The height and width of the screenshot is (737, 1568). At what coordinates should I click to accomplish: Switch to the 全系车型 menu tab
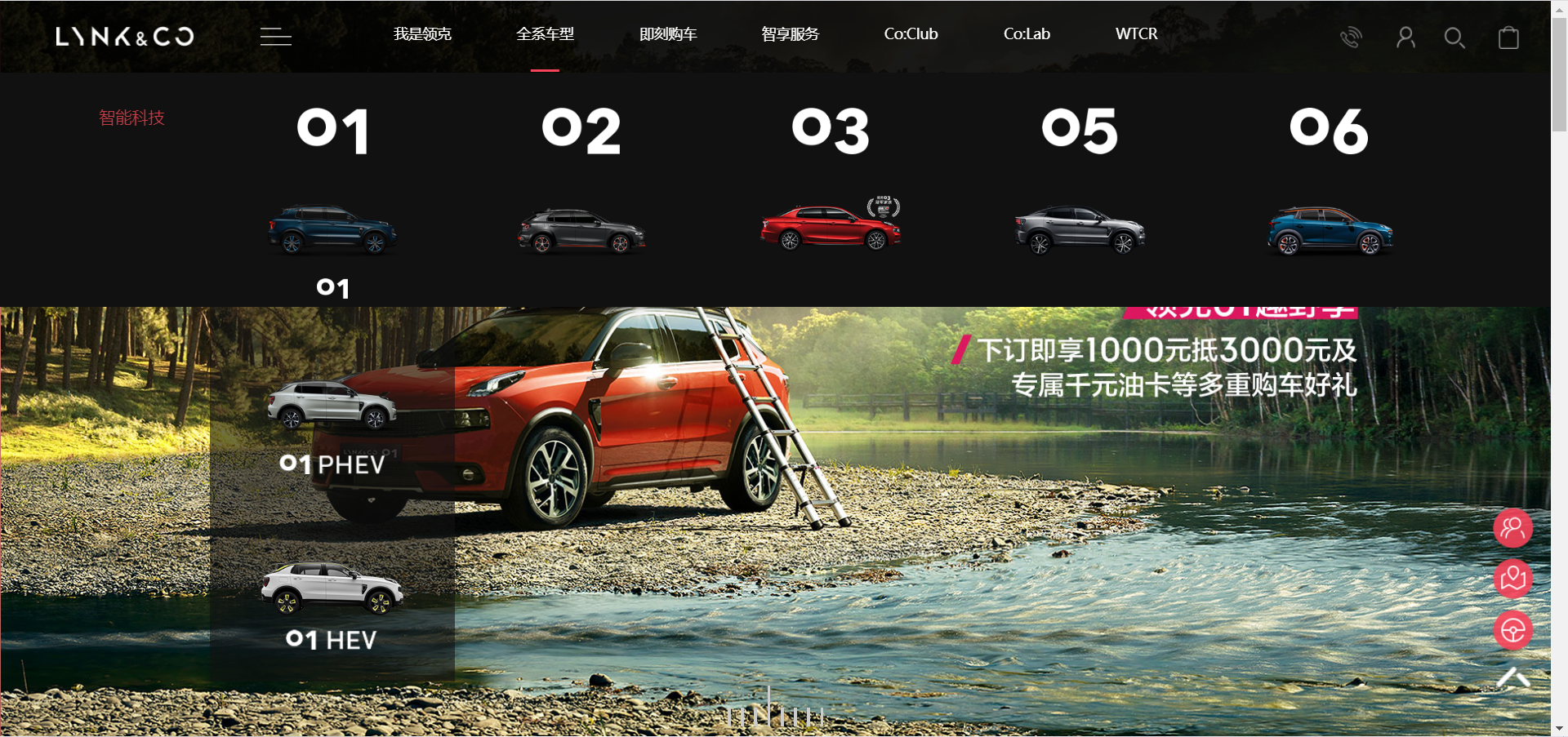[x=545, y=34]
